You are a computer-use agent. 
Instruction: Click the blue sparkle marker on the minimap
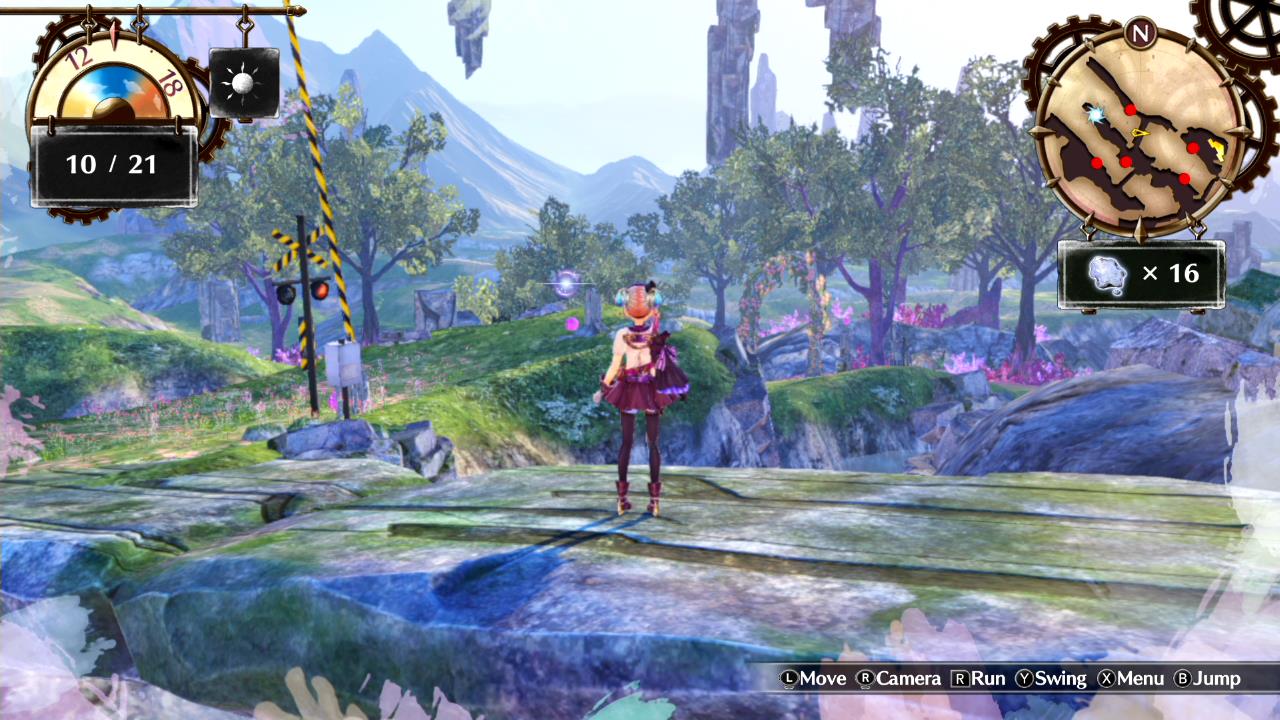1094,114
